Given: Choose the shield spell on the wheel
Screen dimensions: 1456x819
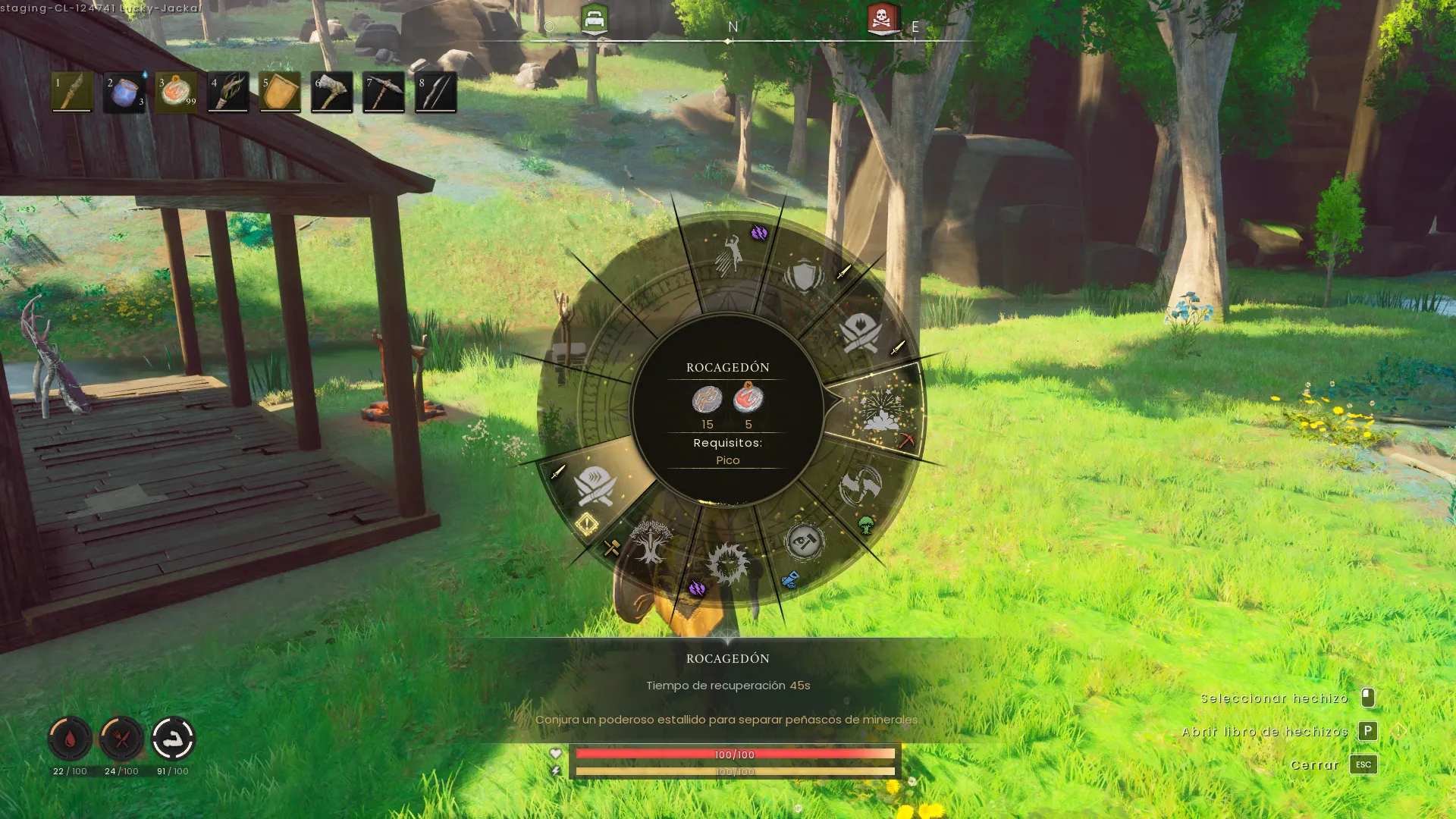Looking at the screenshot, I should click(x=804, y=276).
